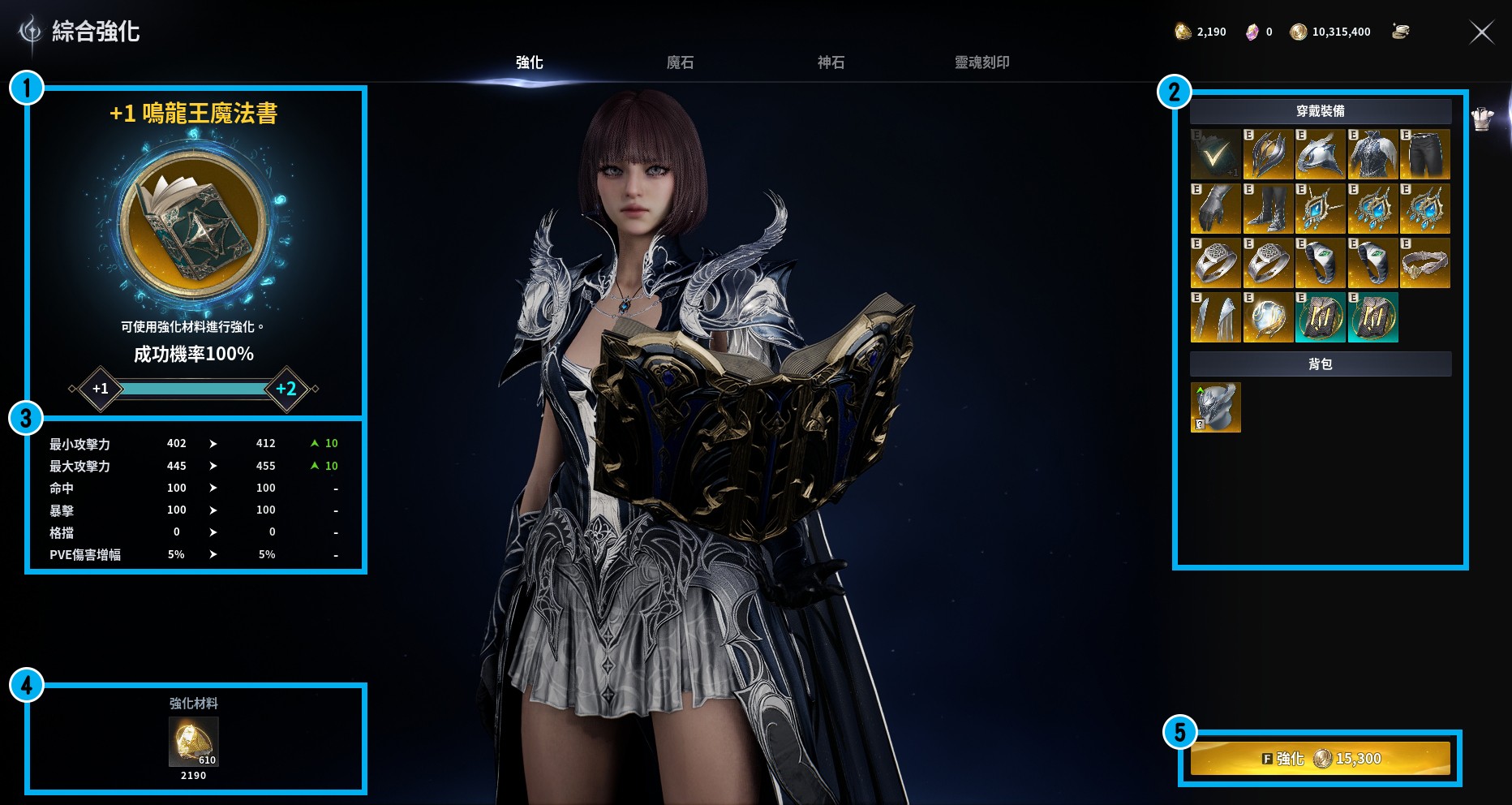Click the 背包 section header
Screen dimensions: 1512x805
pos(1320,364)
